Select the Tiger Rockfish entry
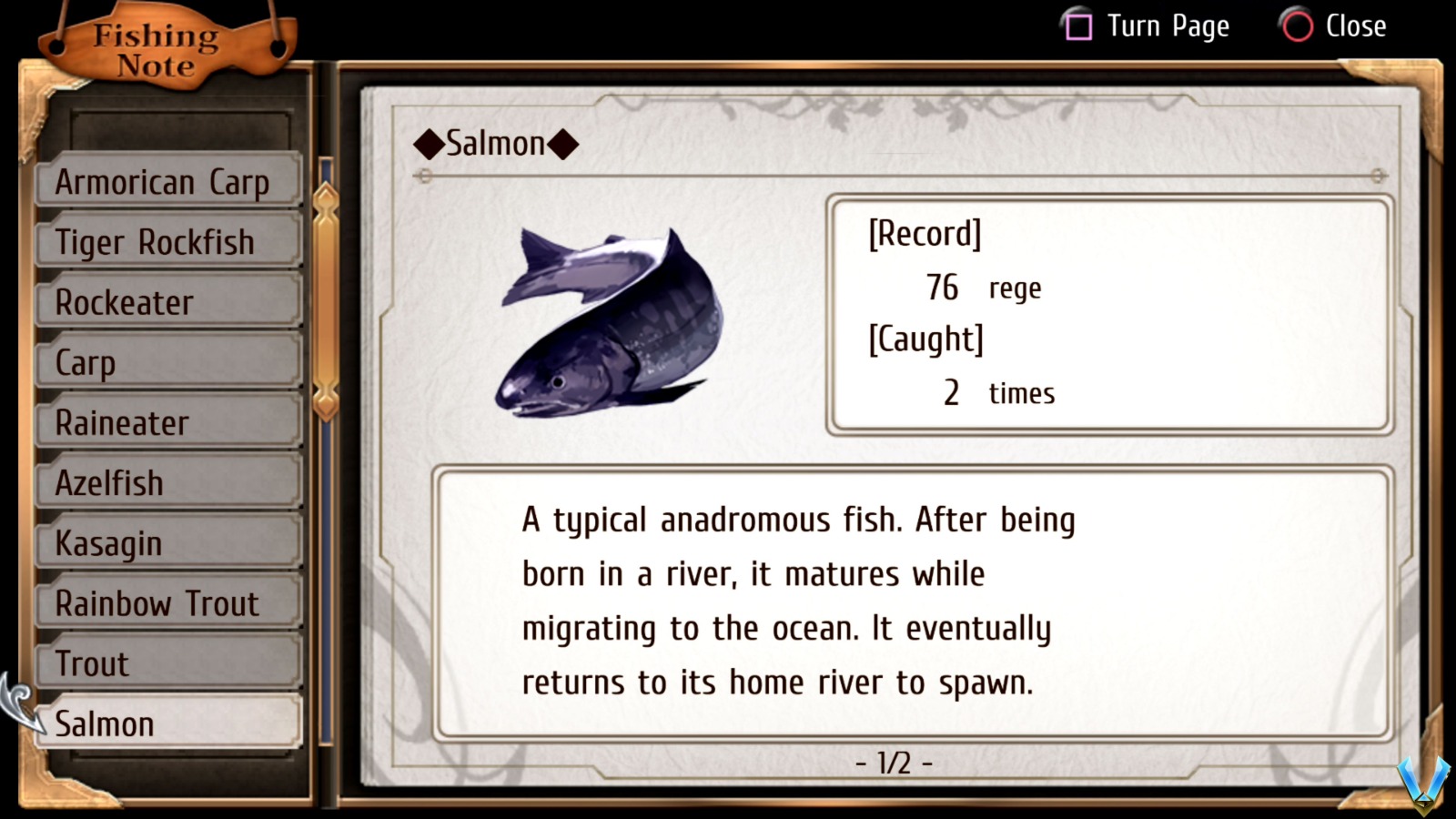 (167, 242)
